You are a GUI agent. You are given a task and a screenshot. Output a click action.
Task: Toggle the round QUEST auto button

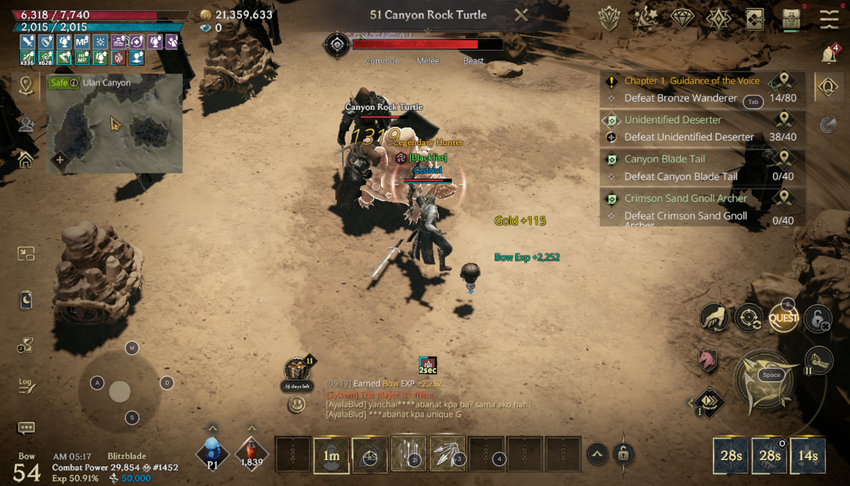click(x=783, y=319)
